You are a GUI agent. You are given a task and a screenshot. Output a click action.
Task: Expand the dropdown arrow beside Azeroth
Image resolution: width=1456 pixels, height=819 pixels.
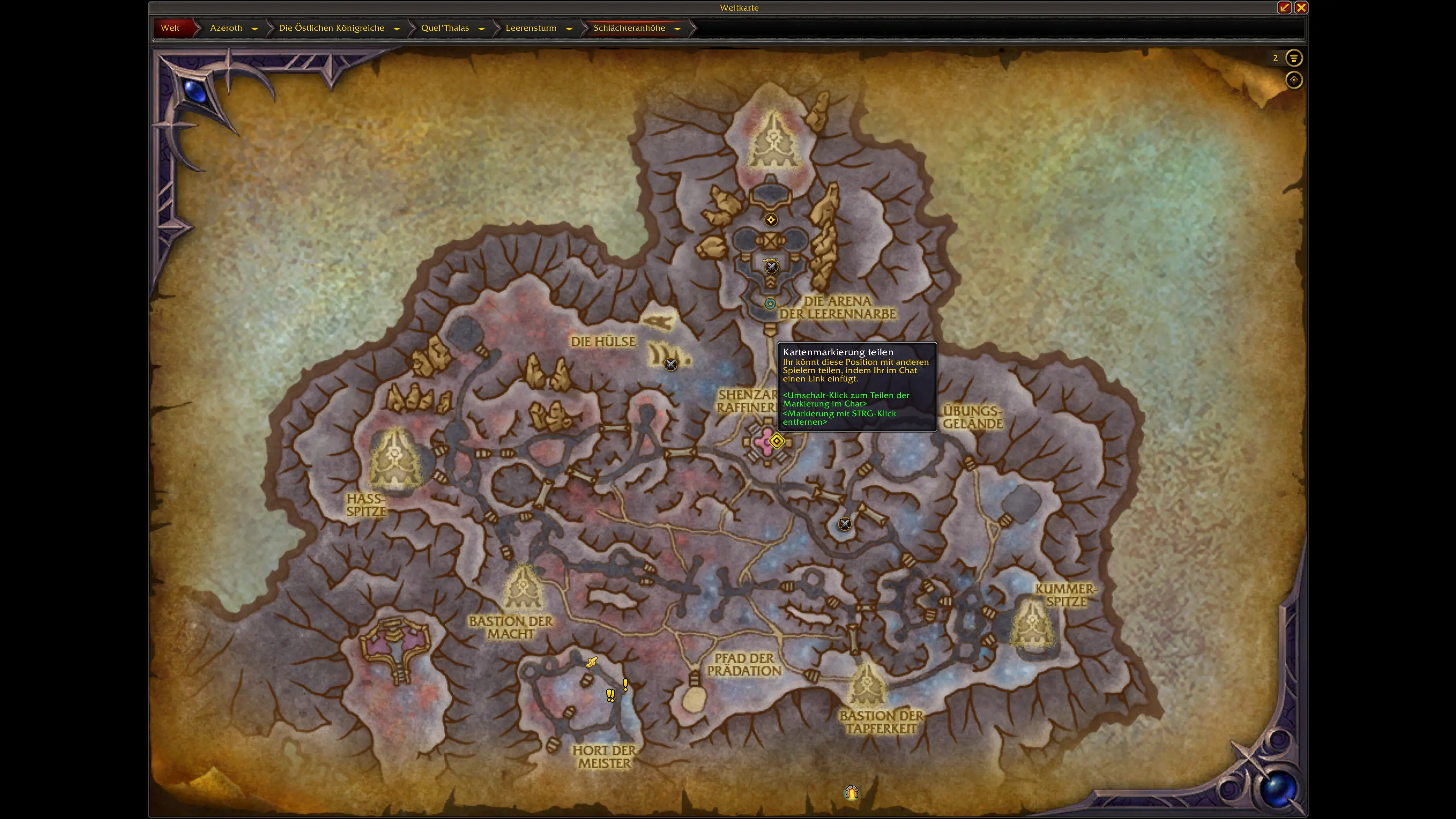click(x=254, y=28)
